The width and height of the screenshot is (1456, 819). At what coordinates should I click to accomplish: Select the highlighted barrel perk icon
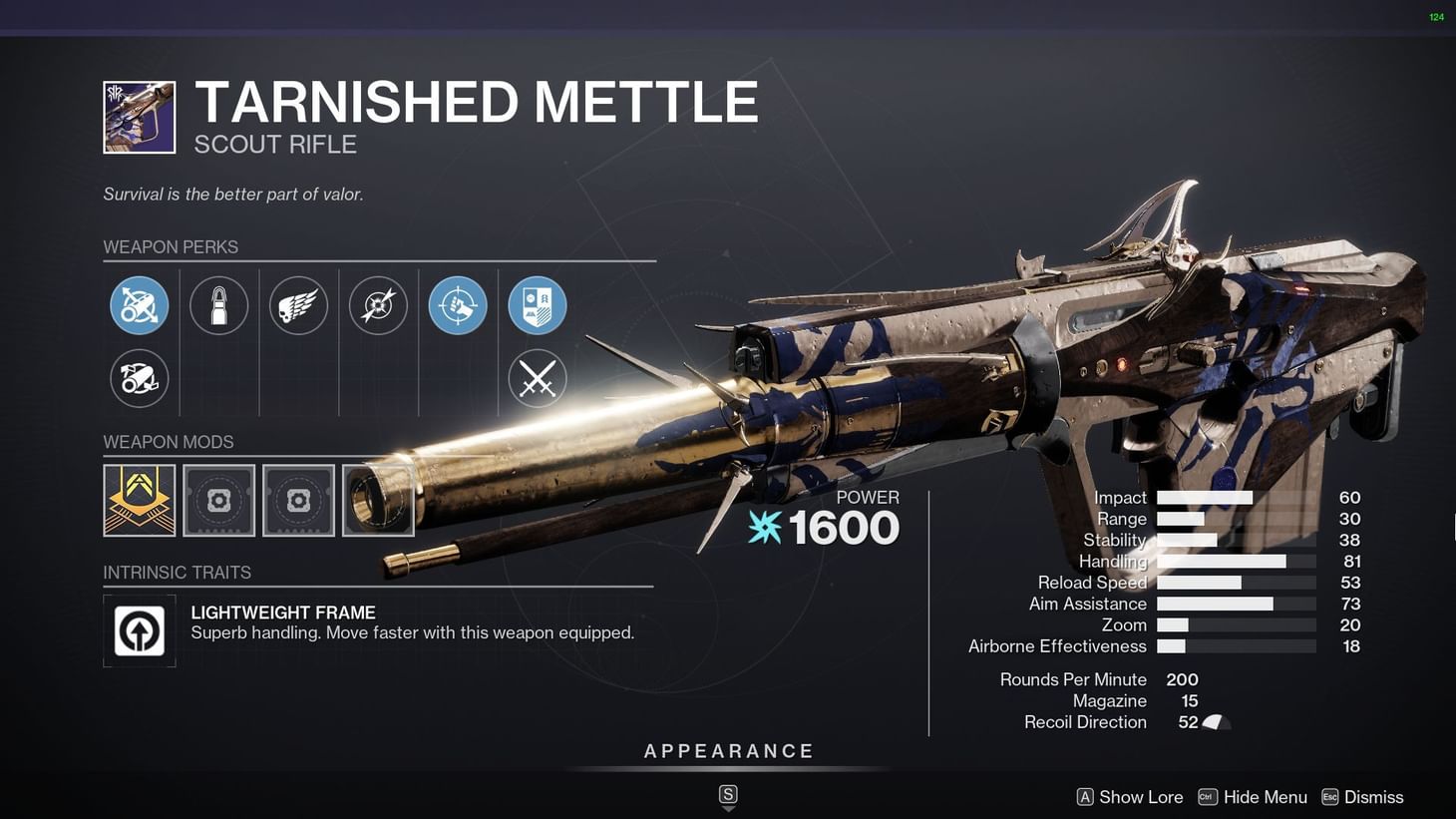pyautogui.click(x=139, y=305)
